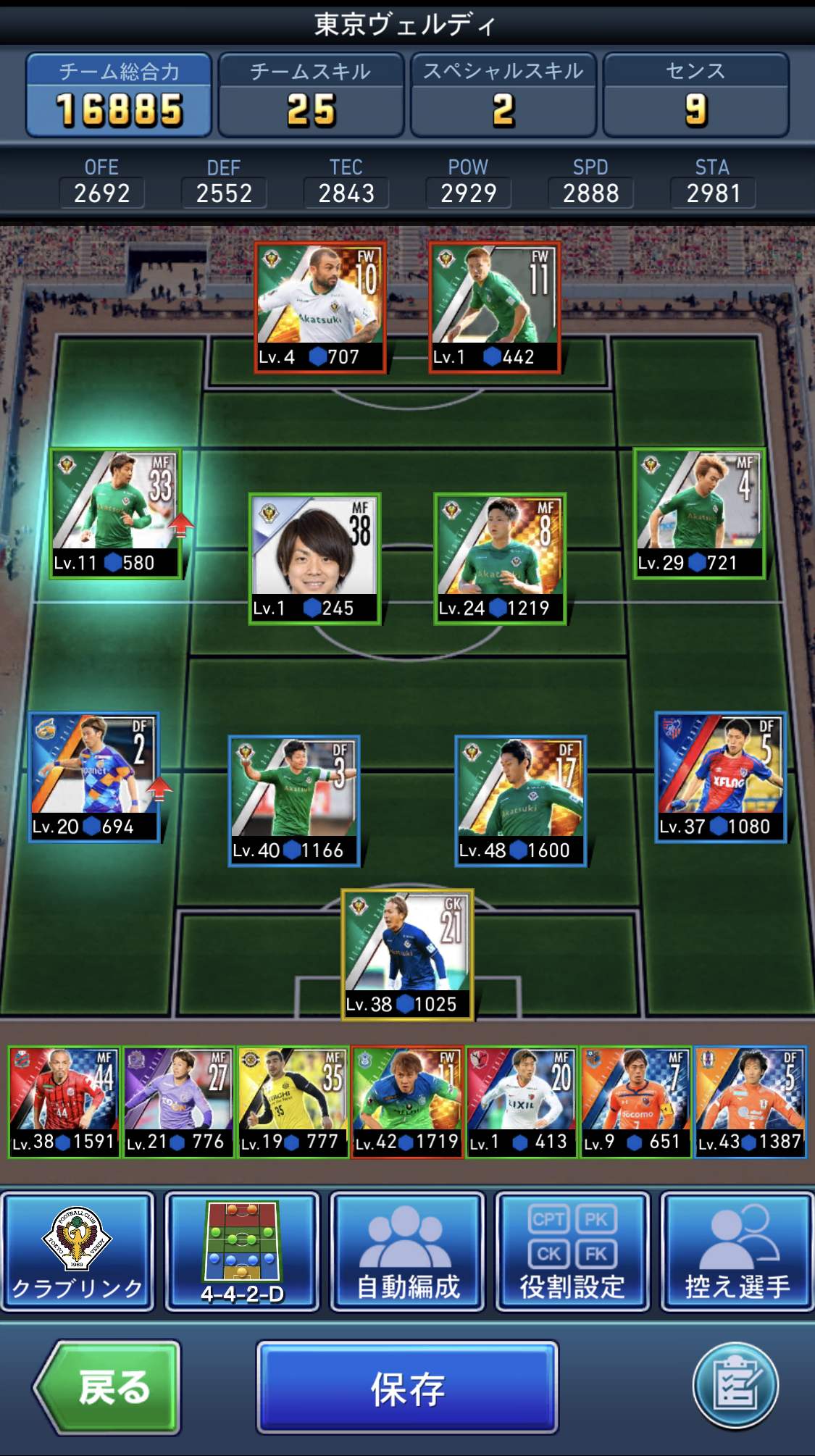
Task: Select the チーム総合力 tab
Action: coord(119,94)
